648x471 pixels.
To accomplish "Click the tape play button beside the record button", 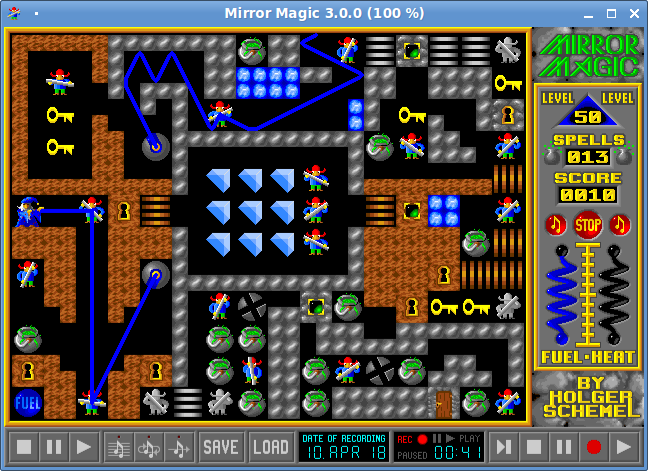I will point(624,446).
